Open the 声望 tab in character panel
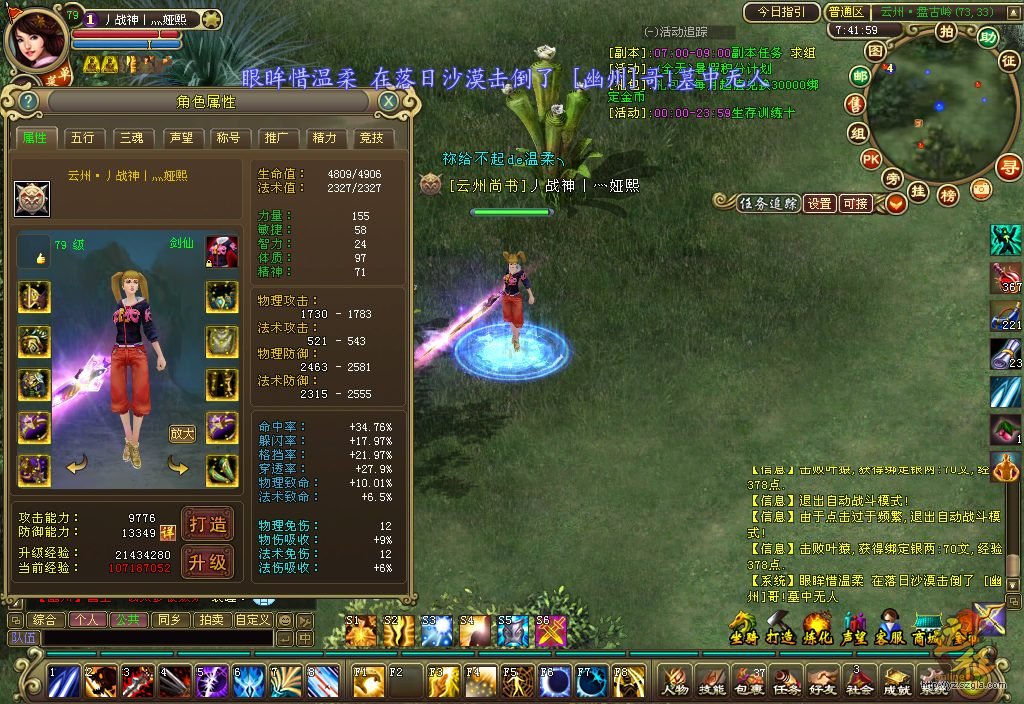 click(180, 138)
